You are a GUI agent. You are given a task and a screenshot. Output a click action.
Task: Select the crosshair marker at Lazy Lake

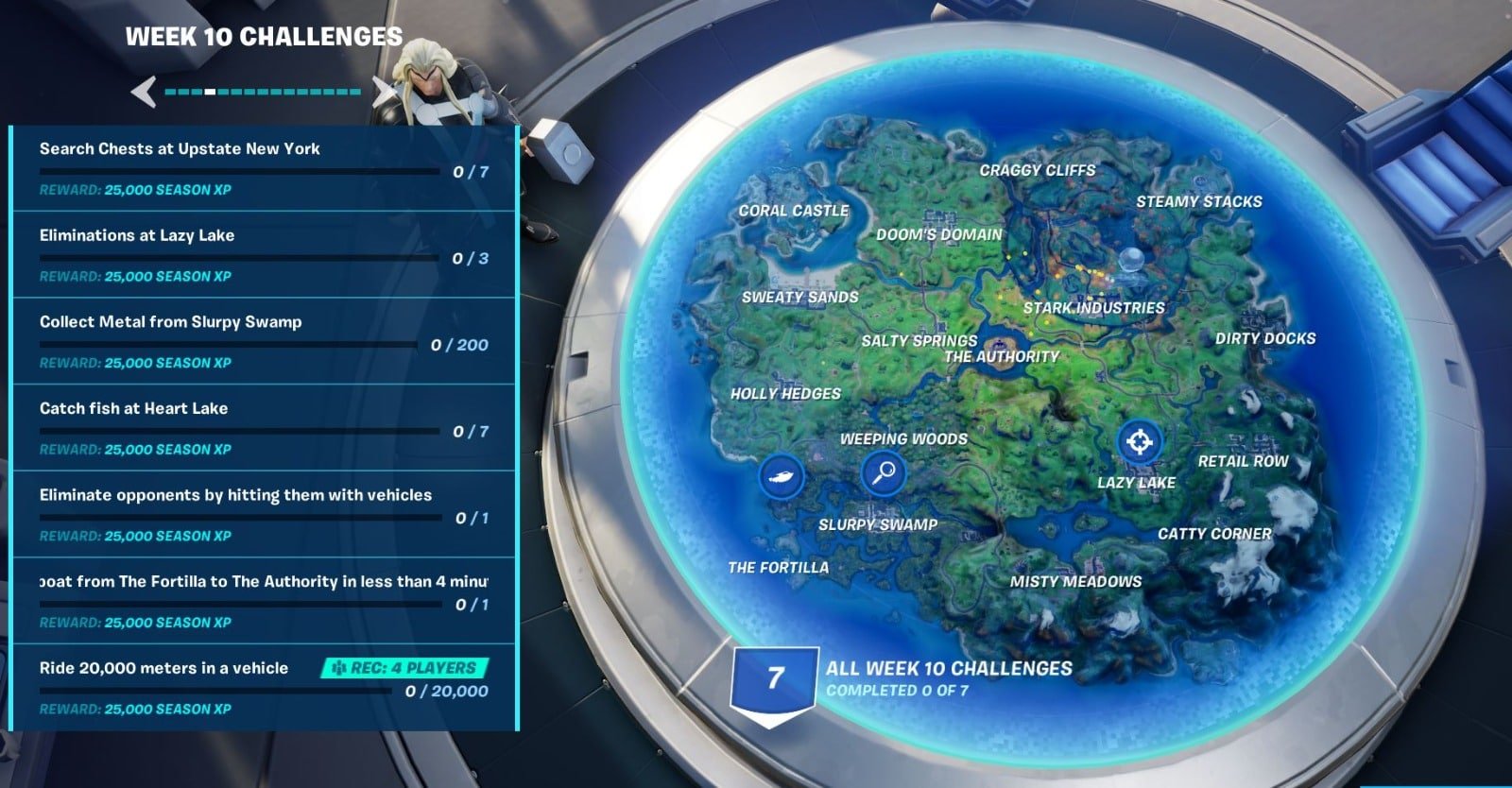[1139, 441]
